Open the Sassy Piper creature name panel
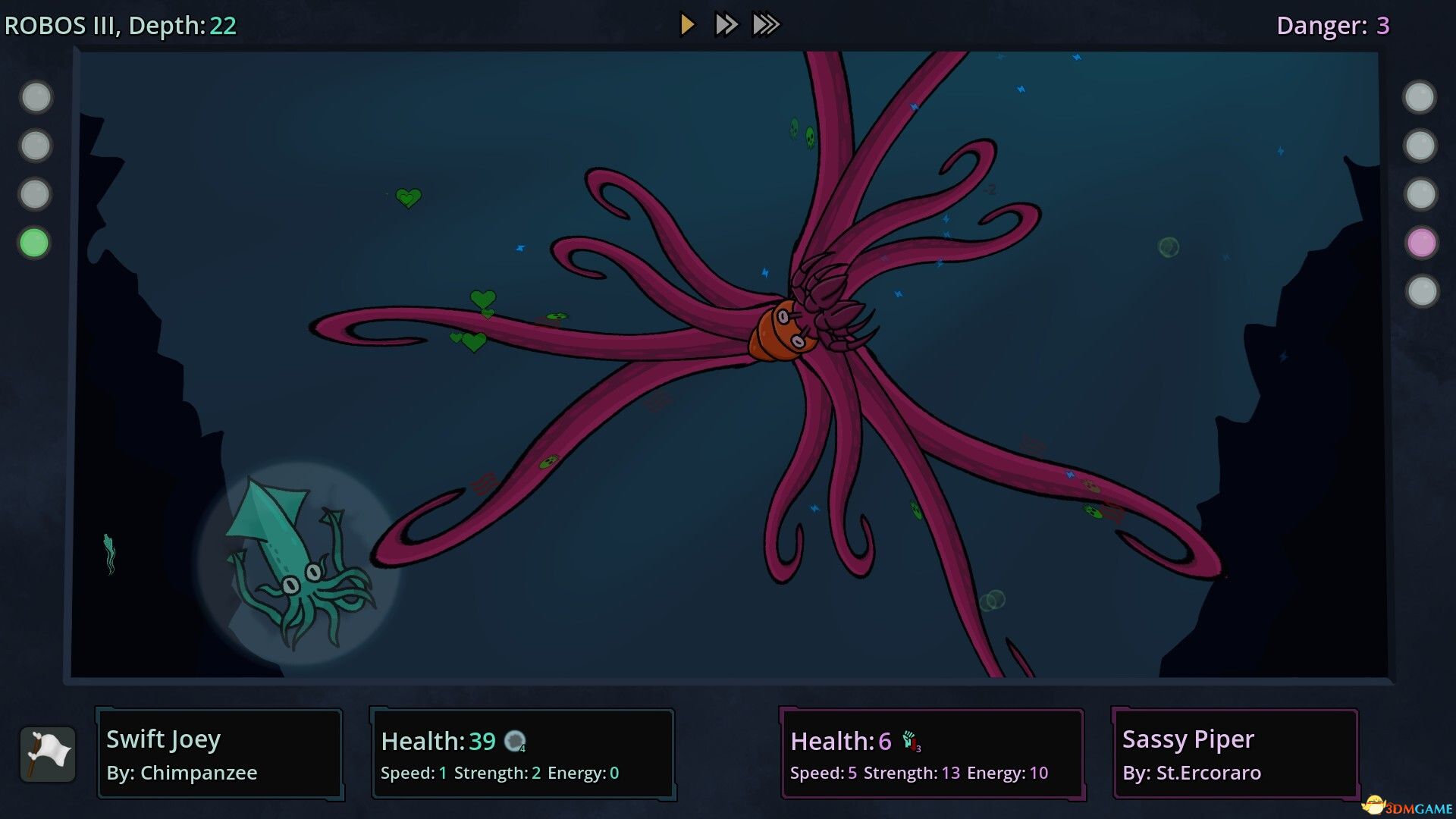 pyautogui.click(x=1235, y=754)
